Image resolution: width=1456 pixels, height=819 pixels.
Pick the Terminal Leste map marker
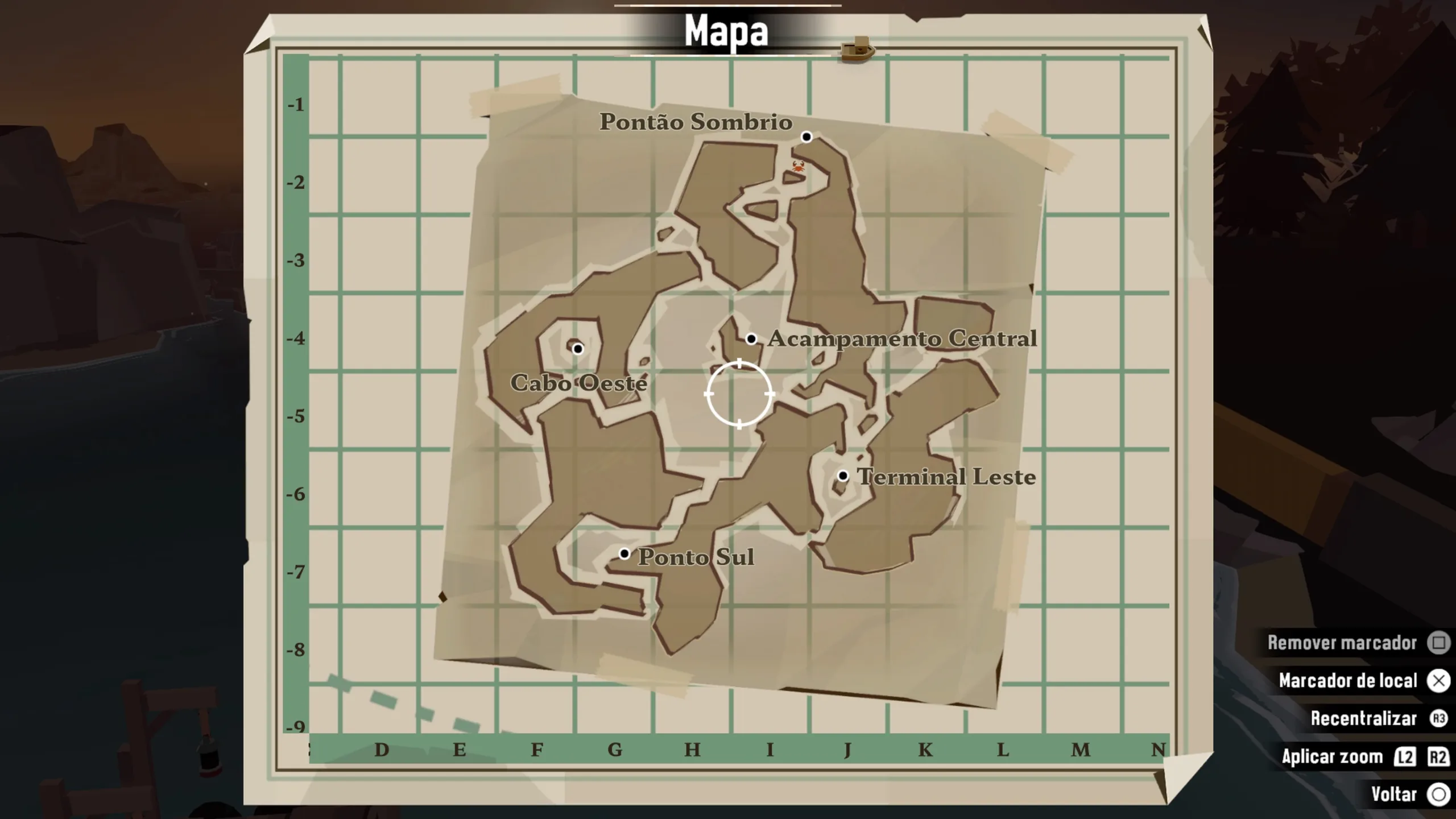pyautogui.click(x=843, y=475)
